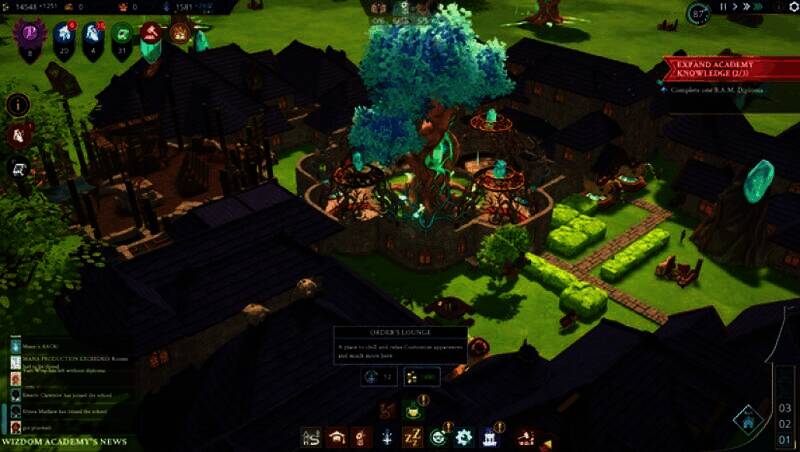The width and height of the screenshot is (800, 452).
Task: Click the green button in Order's Lounge tooltip
Action: point(422,377)
